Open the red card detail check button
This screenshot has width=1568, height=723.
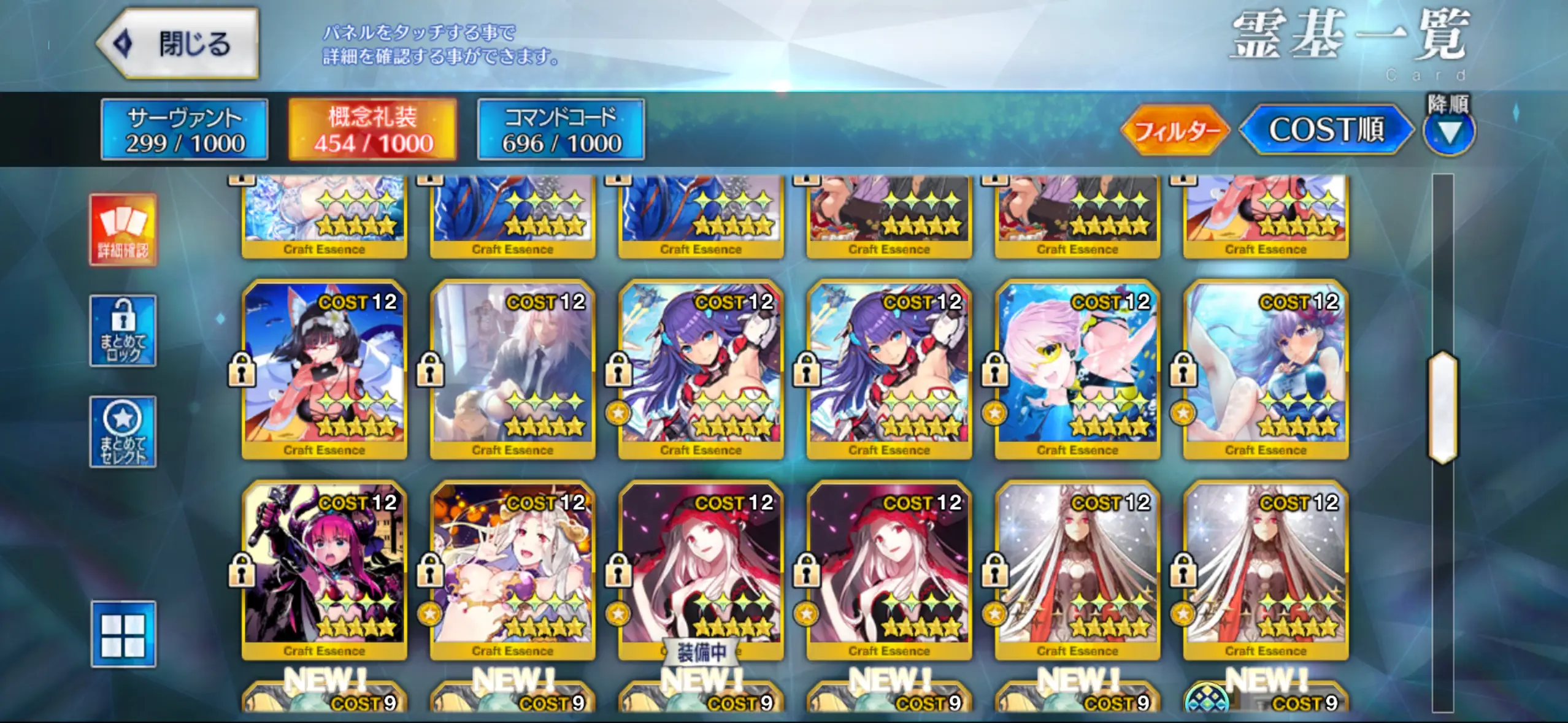click(x=123, y=230)
